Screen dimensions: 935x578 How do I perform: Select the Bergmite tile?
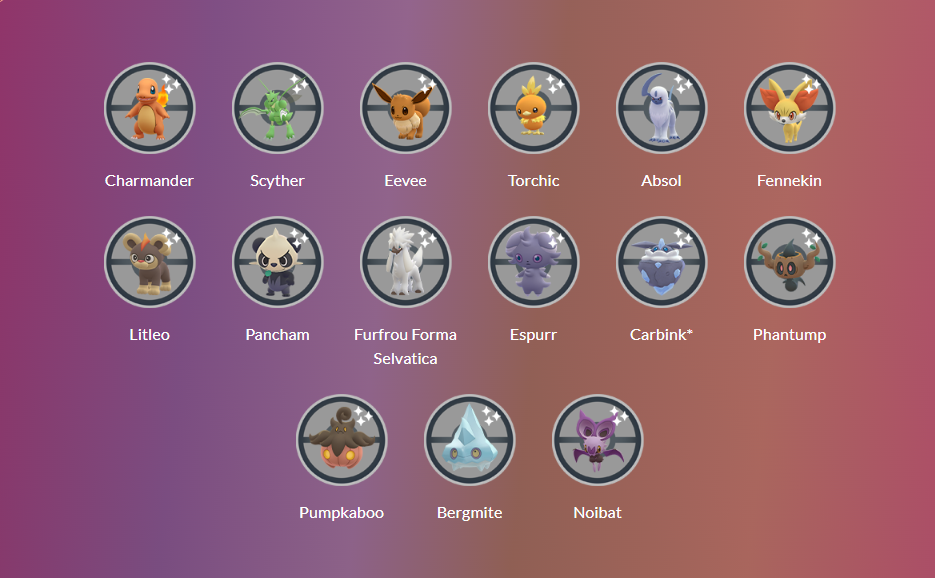click(x=469, y=440)
